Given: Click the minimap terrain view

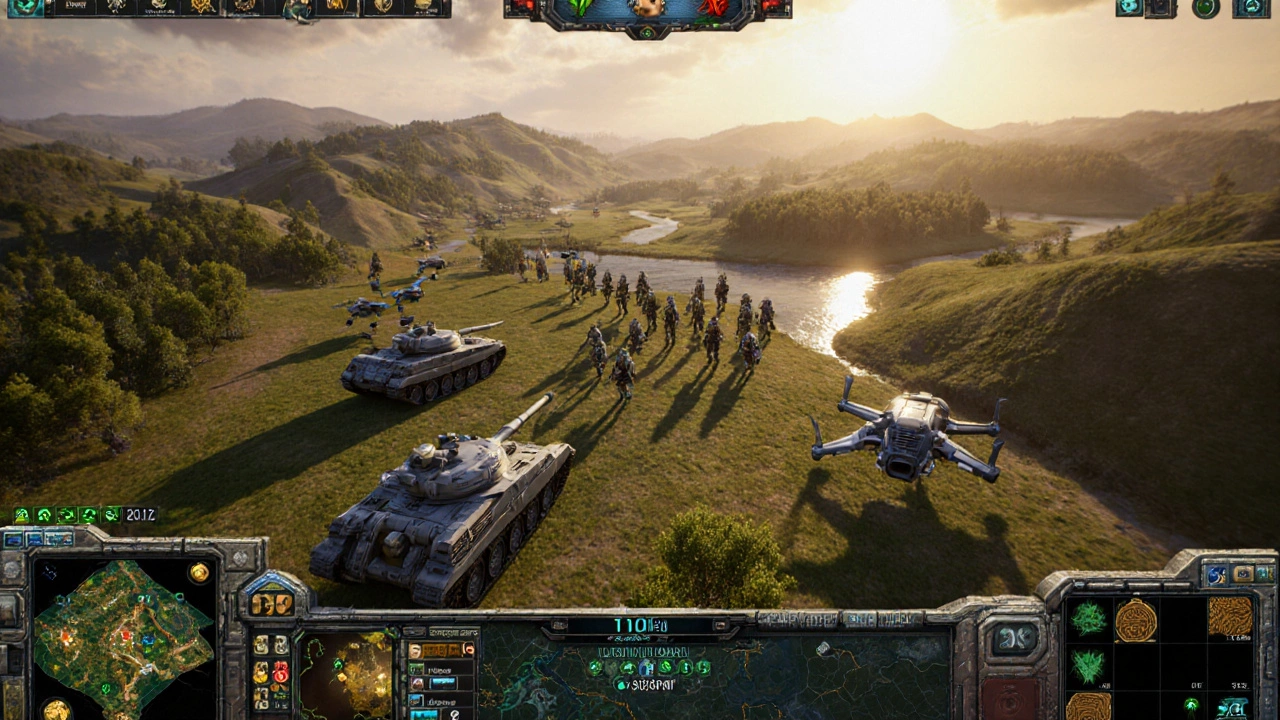Looking at the screenshot, I should pos(123,638).
